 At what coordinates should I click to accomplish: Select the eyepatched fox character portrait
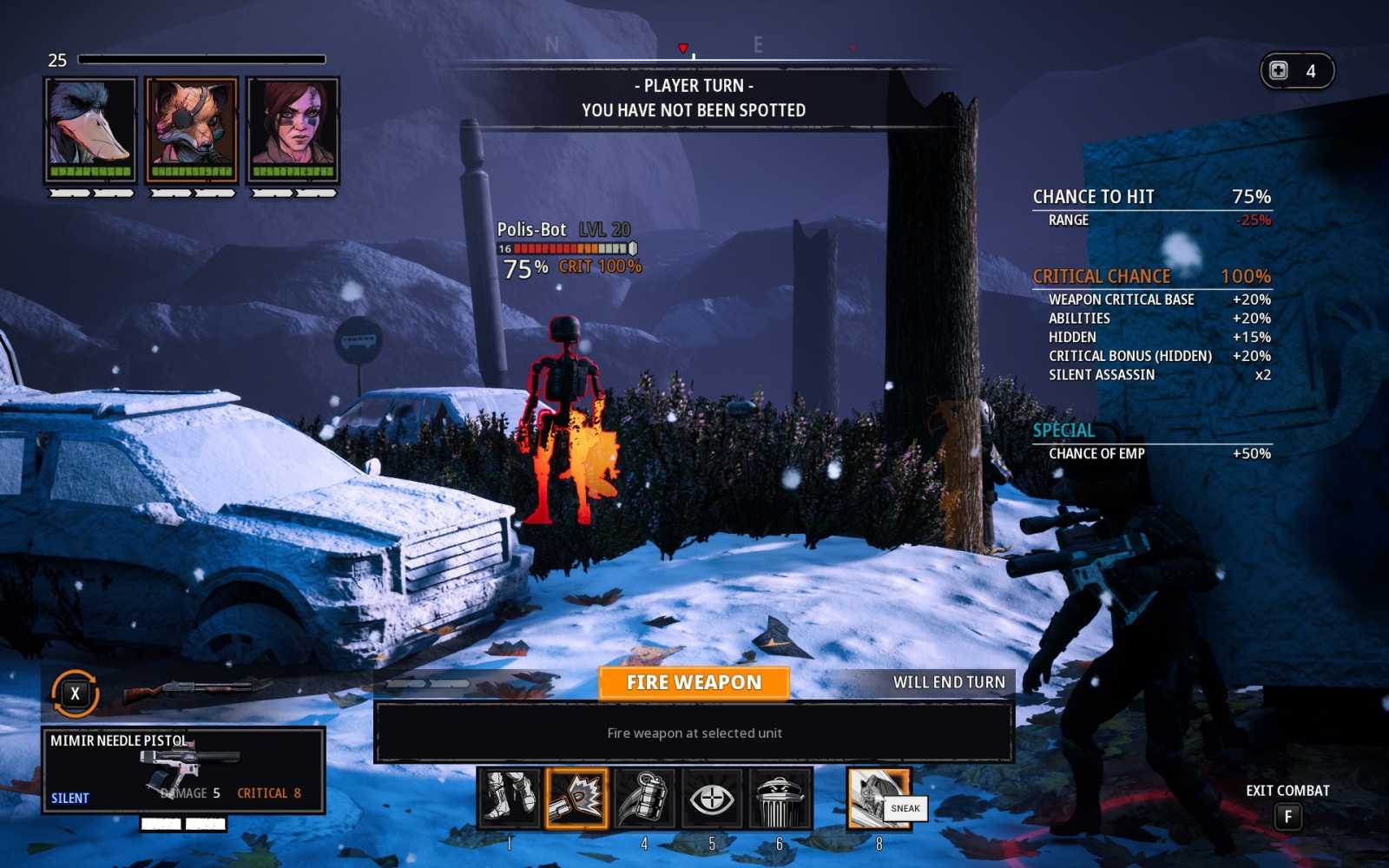[193, 127]
